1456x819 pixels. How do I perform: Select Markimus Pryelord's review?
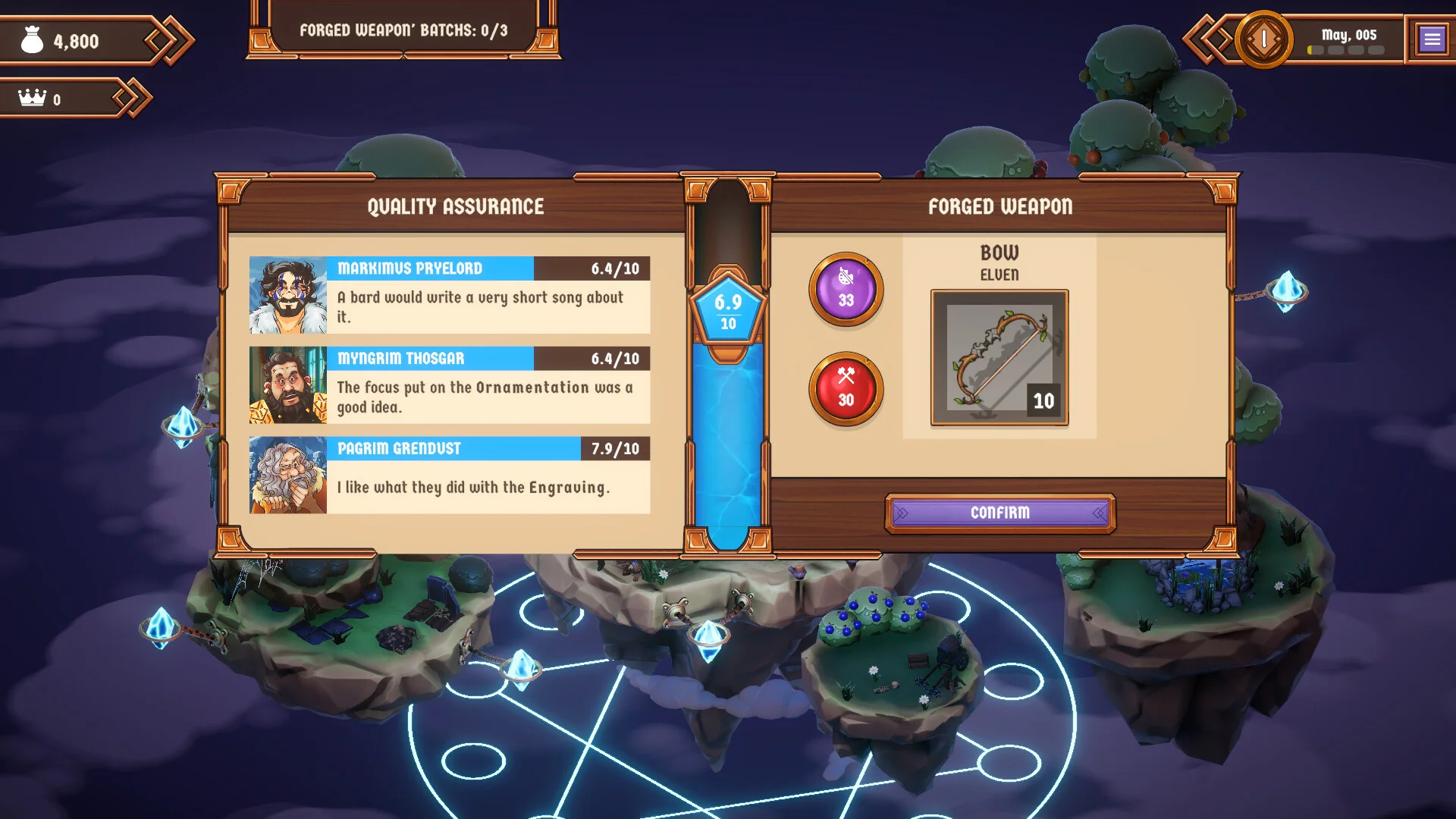(x=450, y=295)
